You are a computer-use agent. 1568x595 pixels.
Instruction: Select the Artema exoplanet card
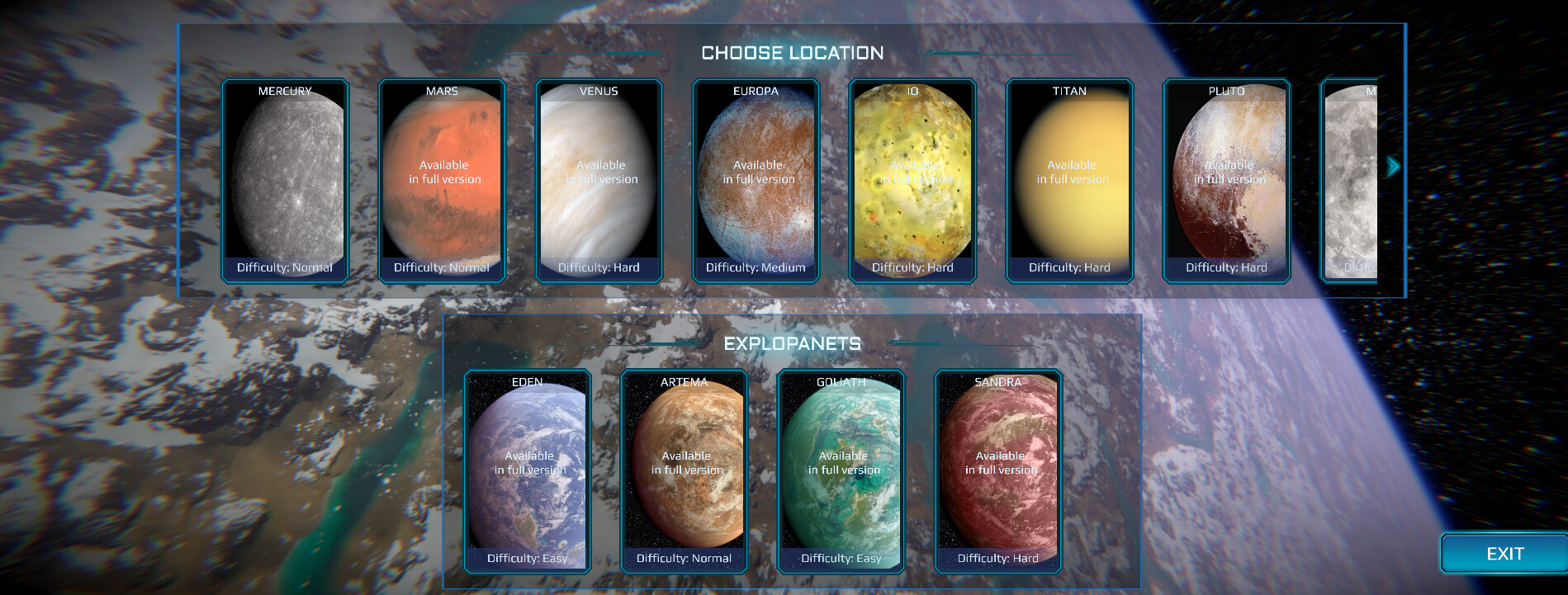tap(684, 471)
